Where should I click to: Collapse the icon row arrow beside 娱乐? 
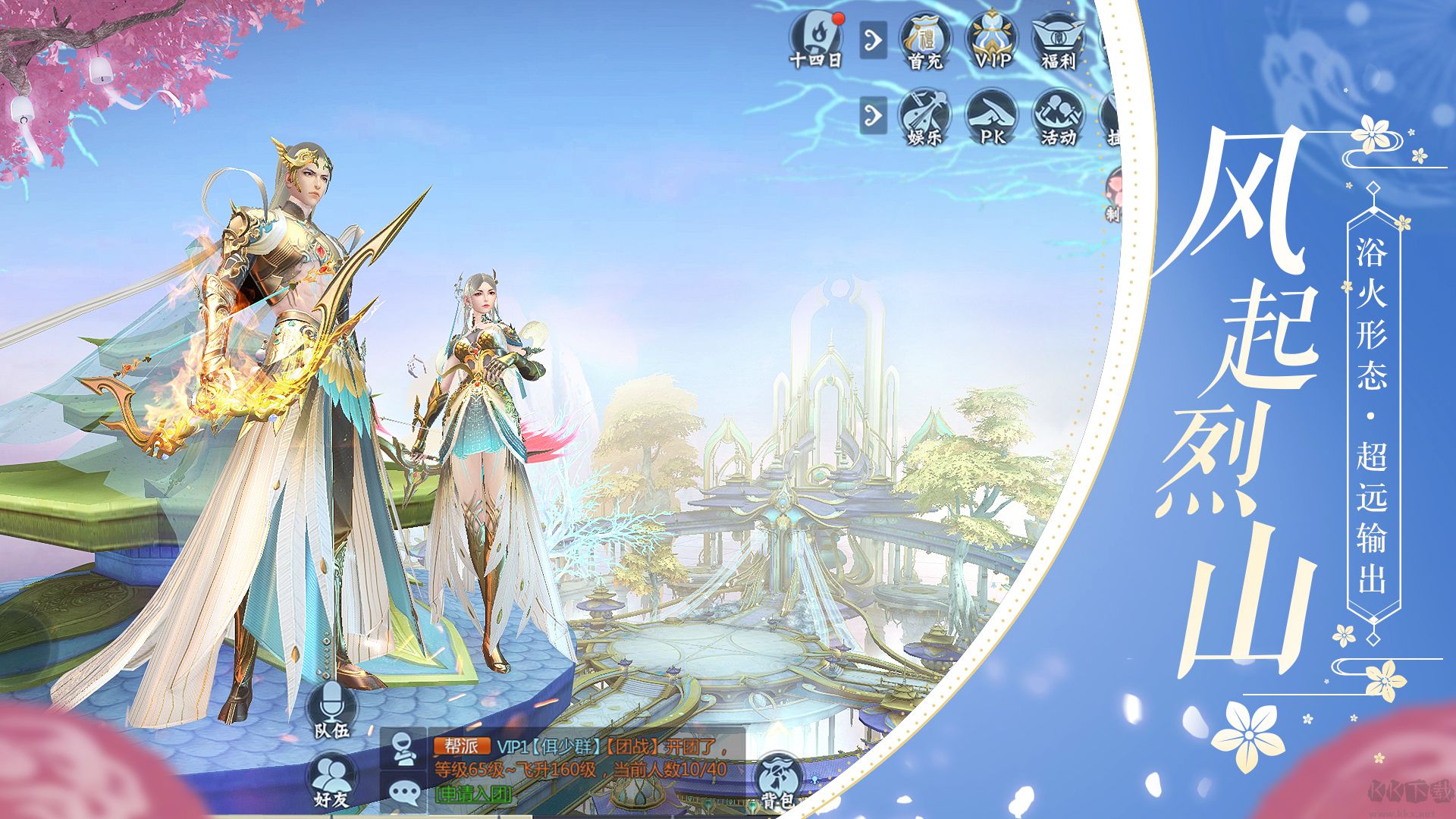pyautogui.click(x=874, y=116)
